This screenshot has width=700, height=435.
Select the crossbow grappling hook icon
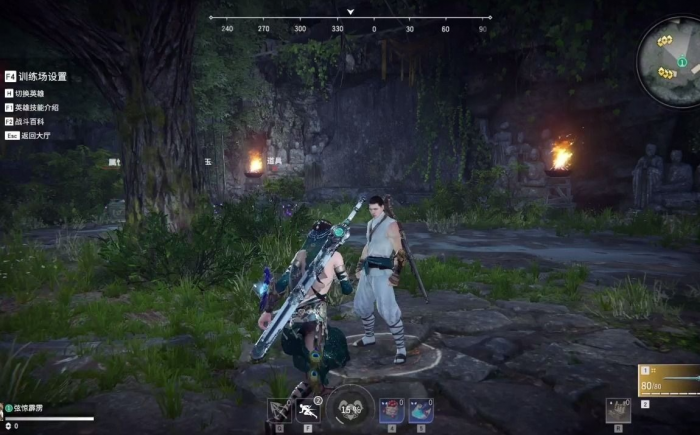[279, 410]
